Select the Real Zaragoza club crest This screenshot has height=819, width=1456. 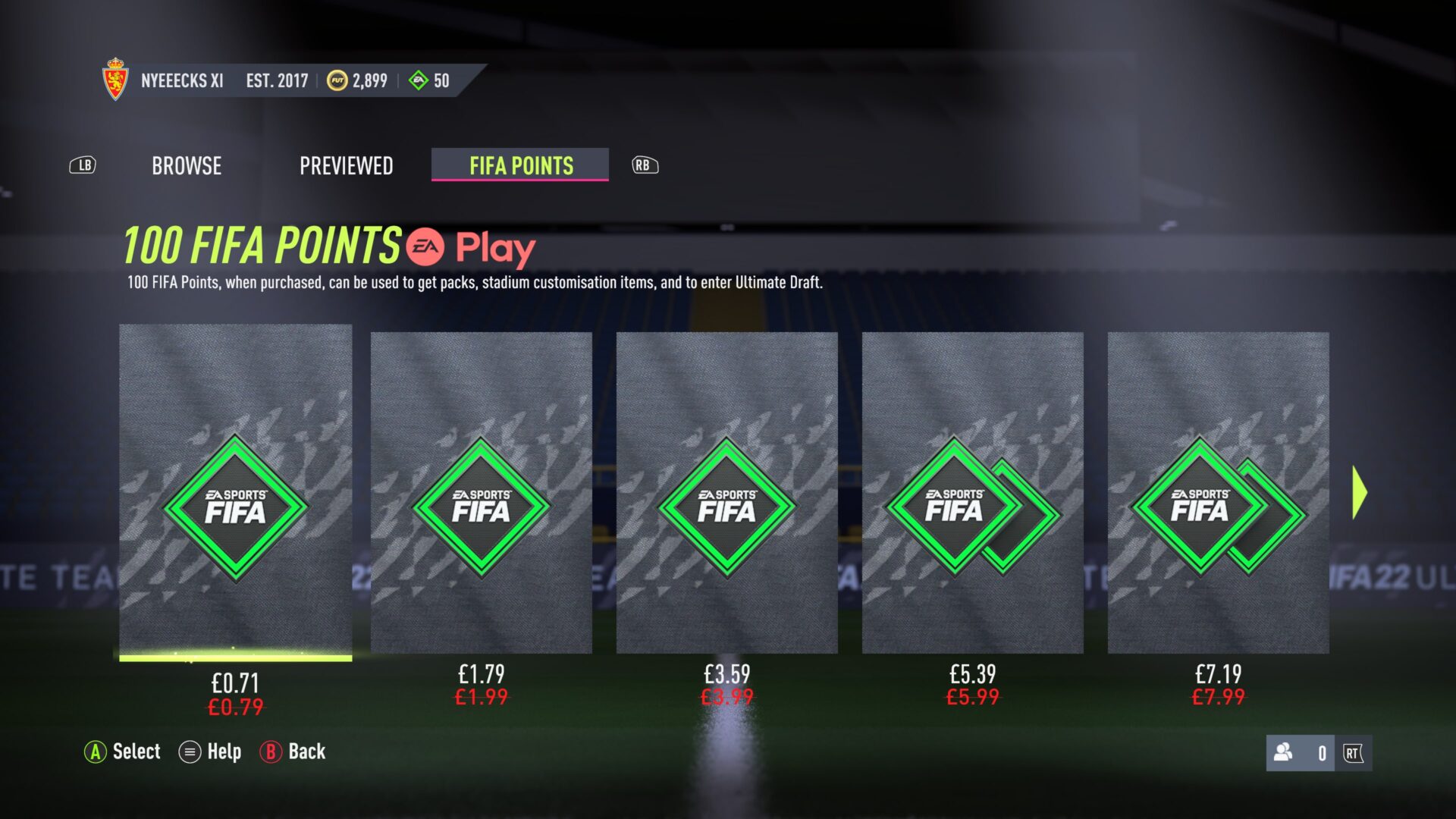pyautogui.click(x=115, y=79)
